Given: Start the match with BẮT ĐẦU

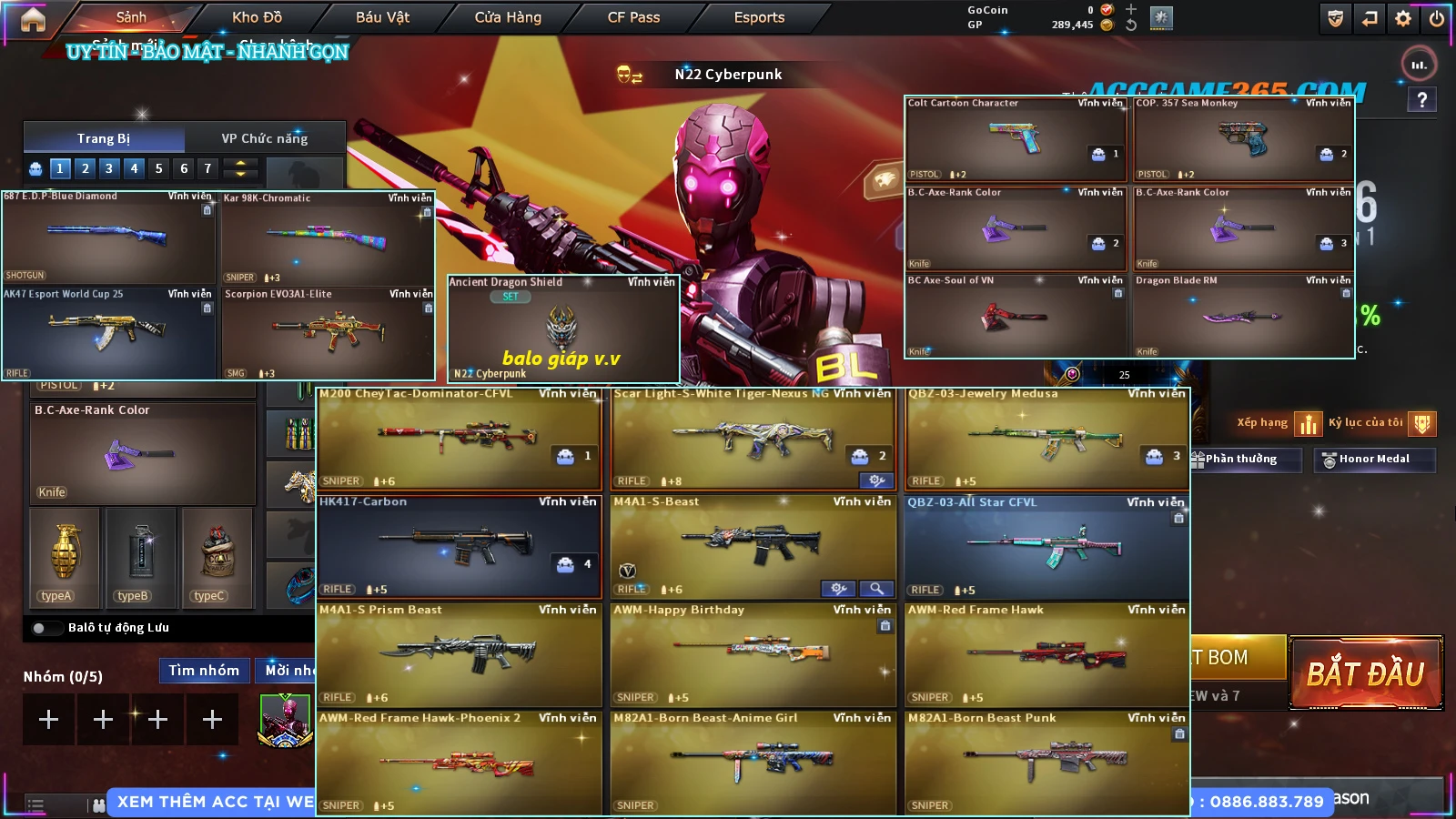Looking at the screenshot, I should [1365, 673].
